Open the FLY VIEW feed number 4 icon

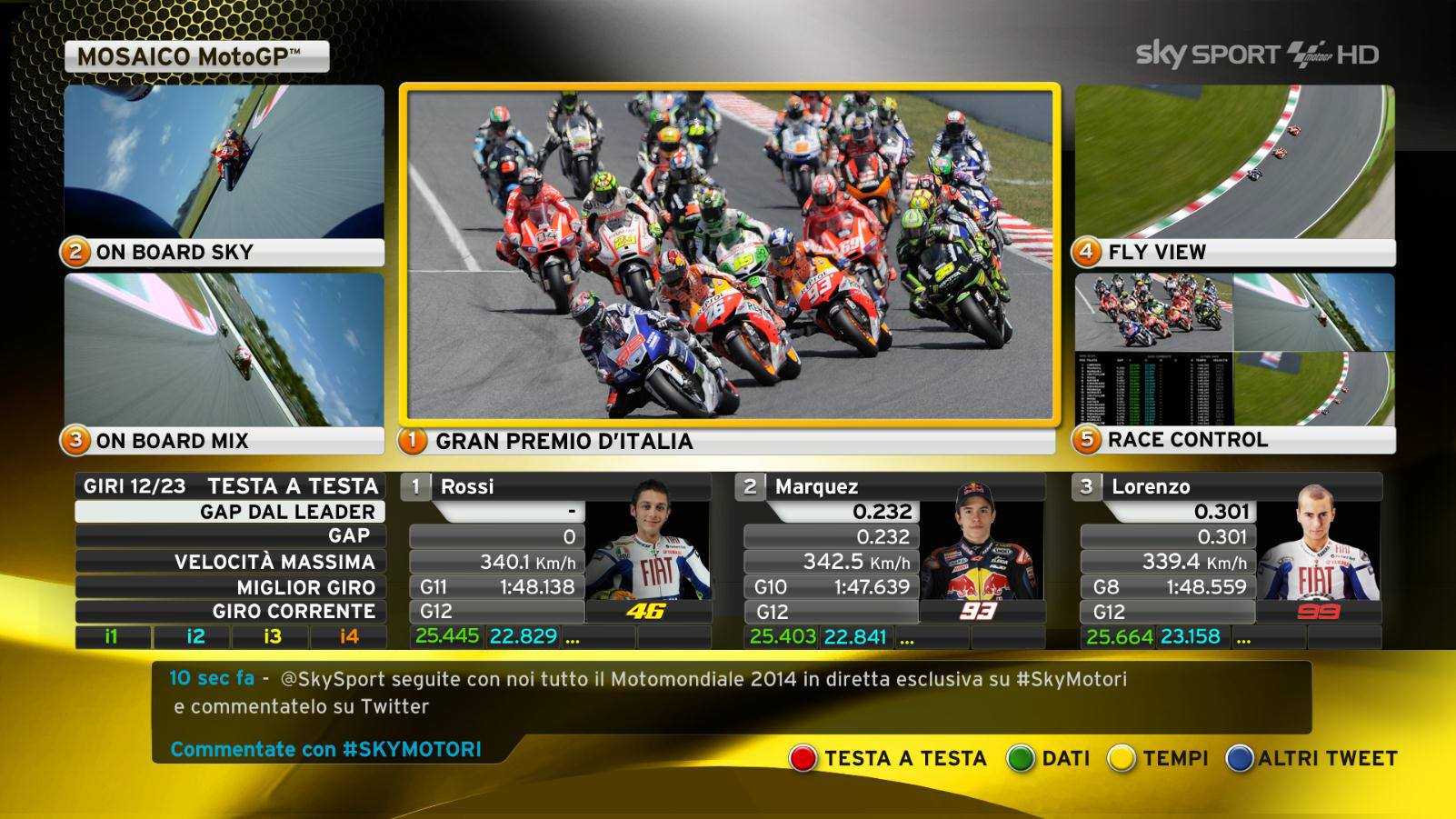1088,252
